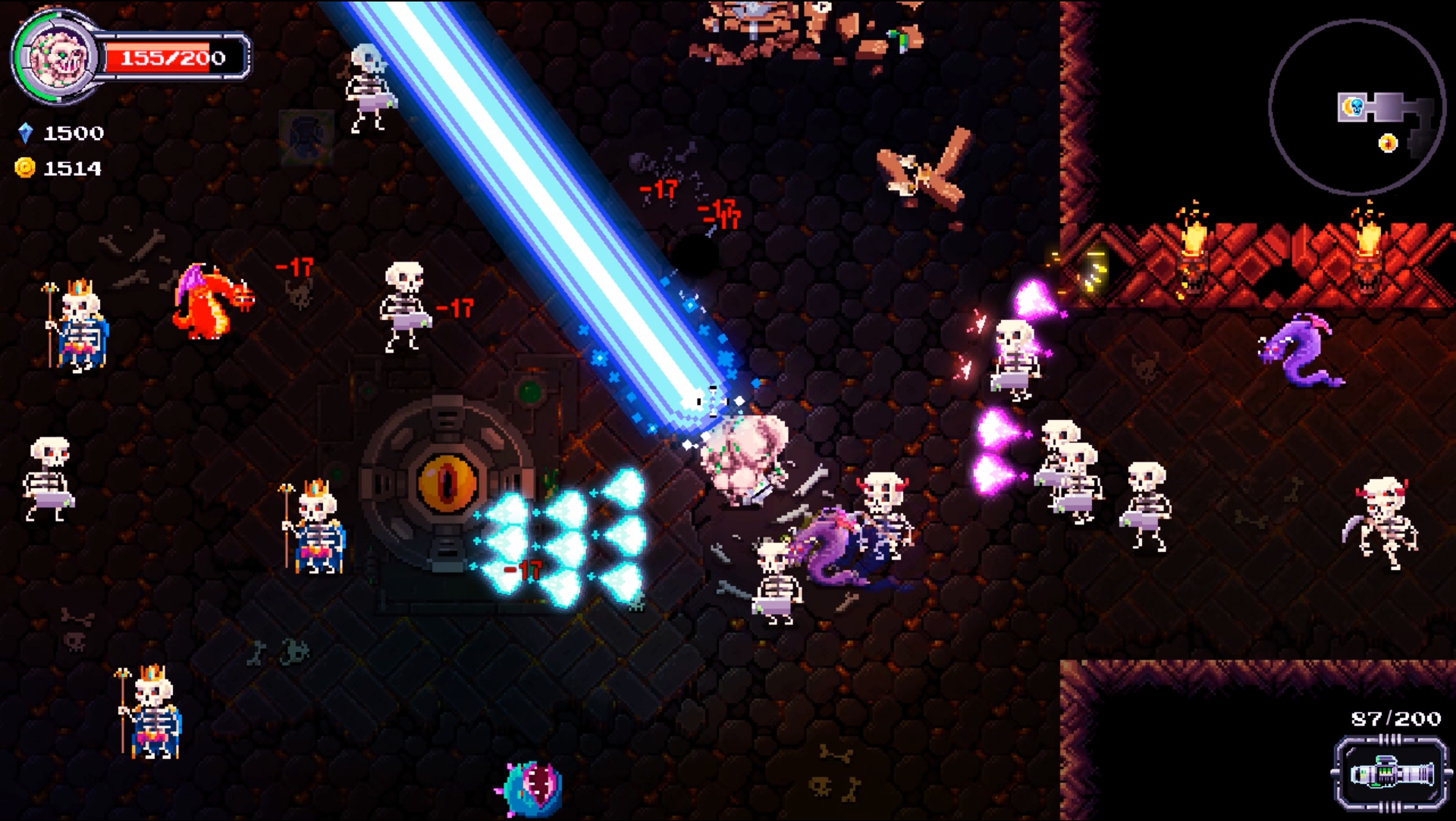Click the gold coin currency icon
Viewport: 1456px width, 821px height.
[26, 168]
